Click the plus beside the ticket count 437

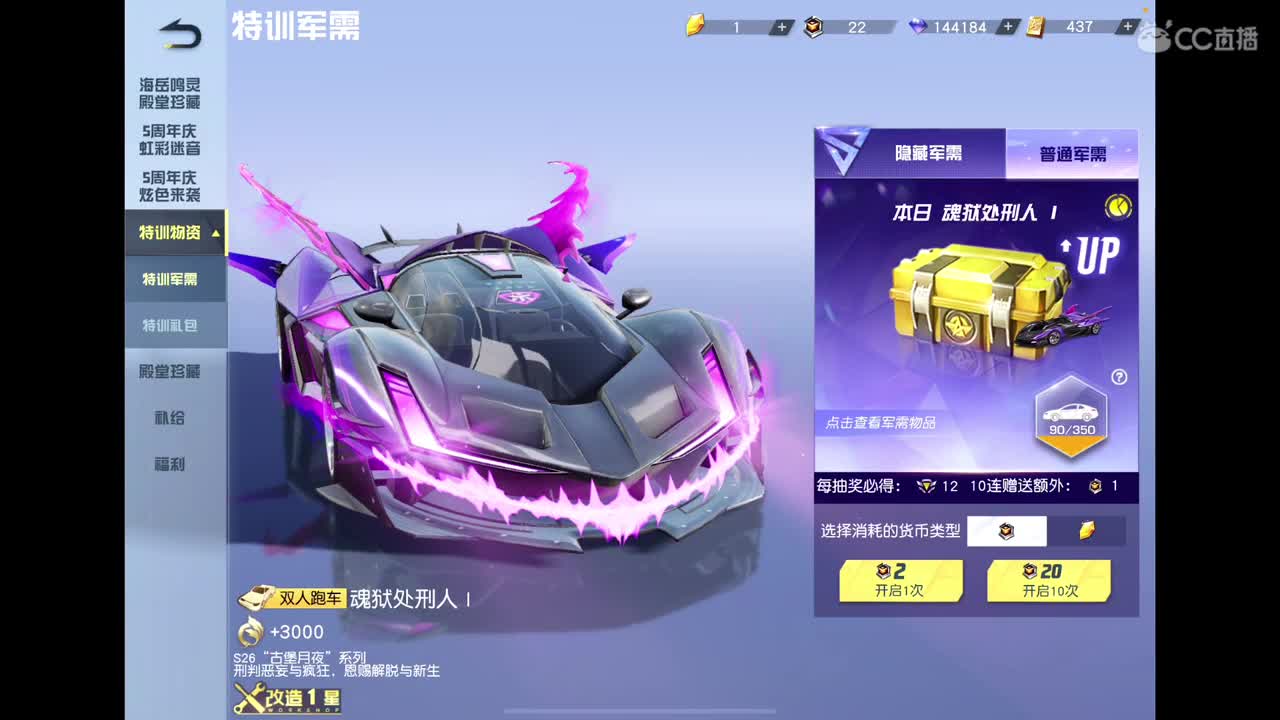[x=1126, y=28]
